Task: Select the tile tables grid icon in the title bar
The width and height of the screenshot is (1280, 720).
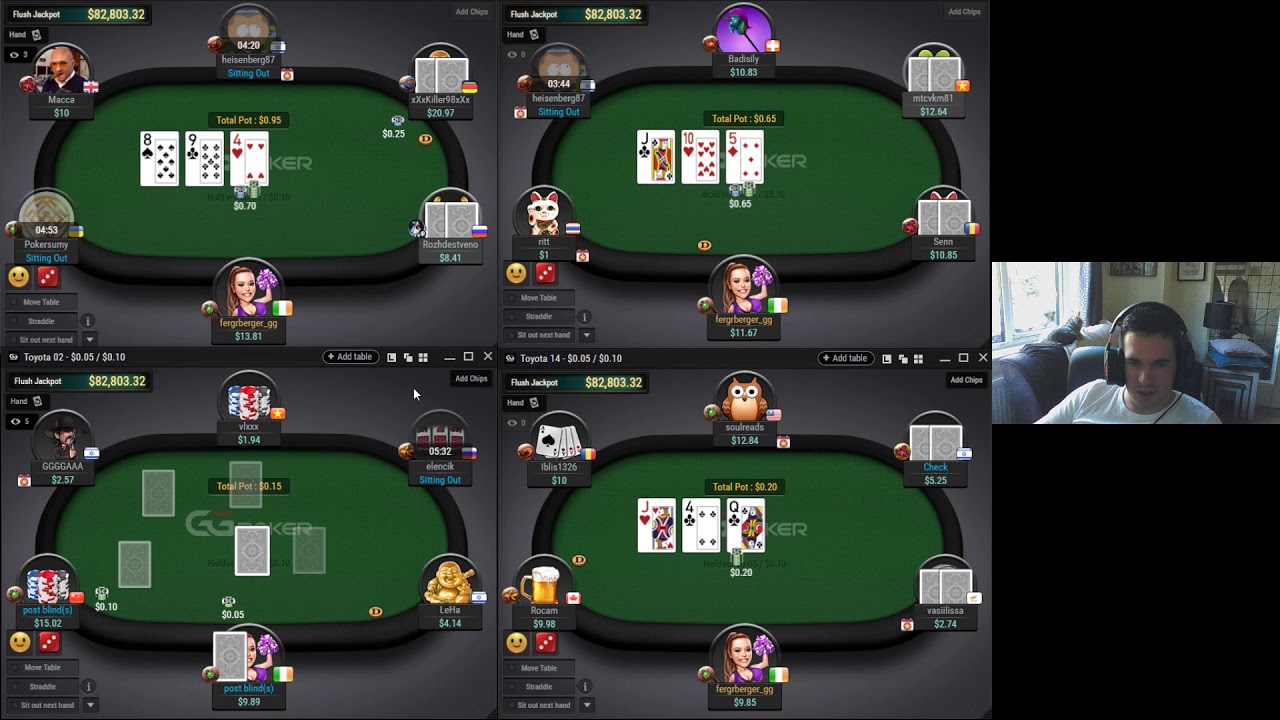Action: [x=422, y=357]
